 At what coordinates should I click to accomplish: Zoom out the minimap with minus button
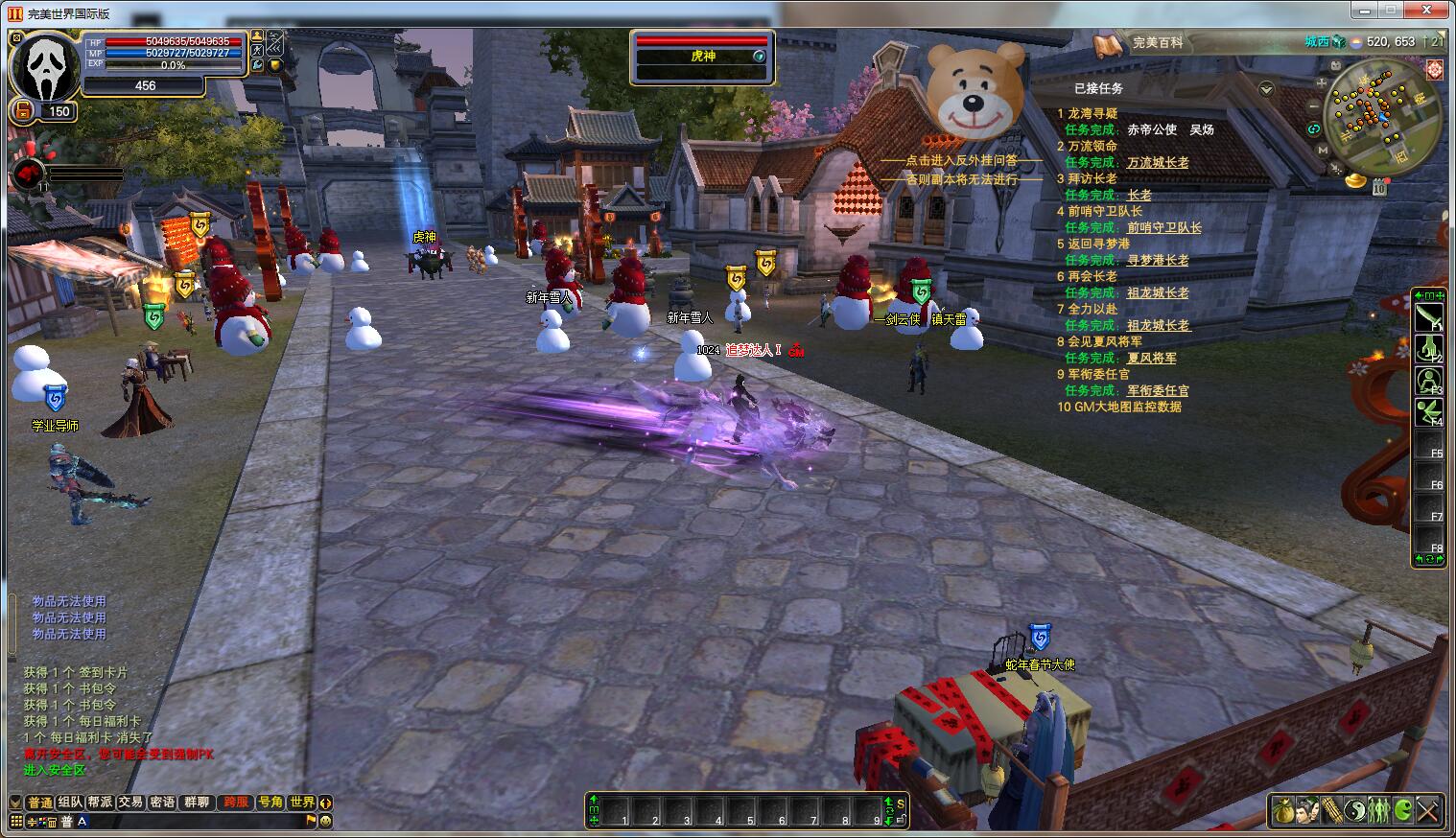(x=1313, y=105)
